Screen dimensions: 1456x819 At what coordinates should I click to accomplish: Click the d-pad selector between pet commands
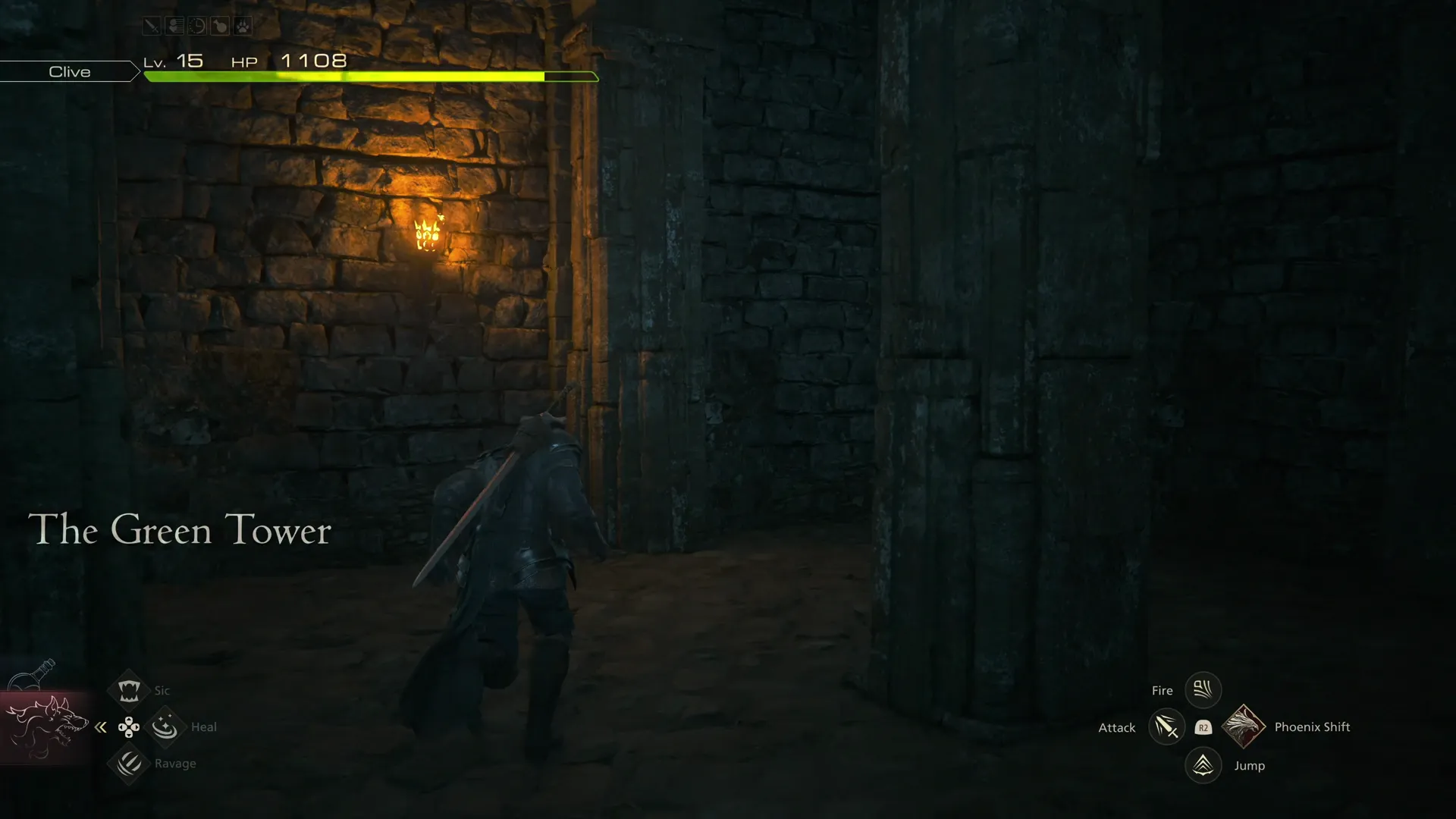129,726
